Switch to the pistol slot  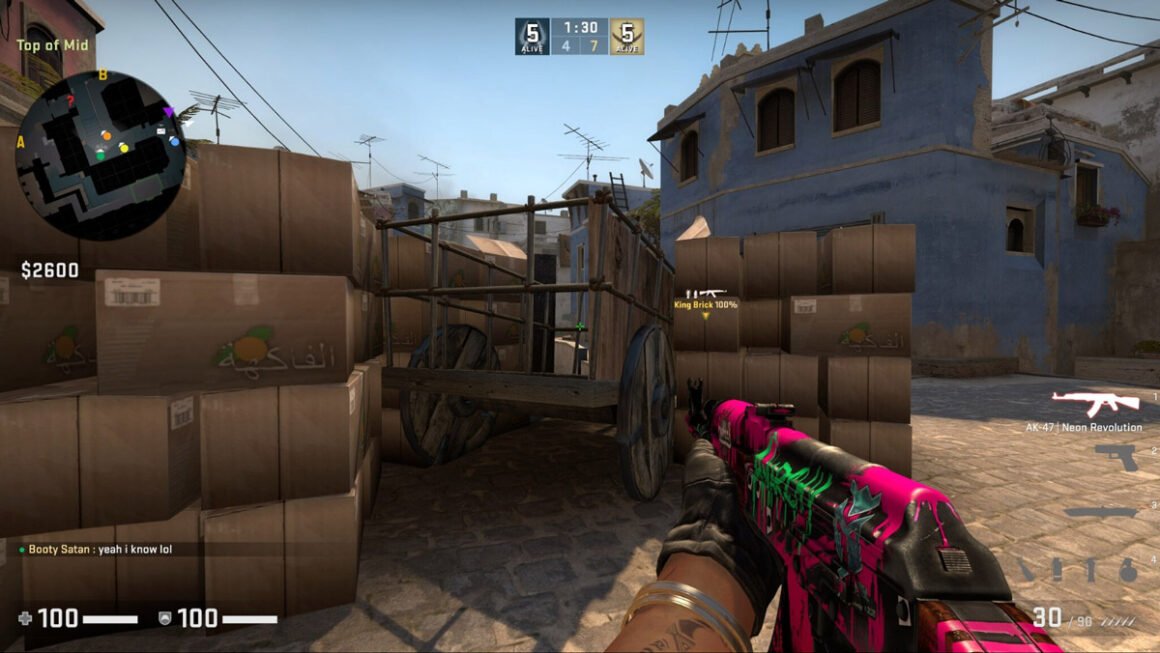coord(1115,456)
